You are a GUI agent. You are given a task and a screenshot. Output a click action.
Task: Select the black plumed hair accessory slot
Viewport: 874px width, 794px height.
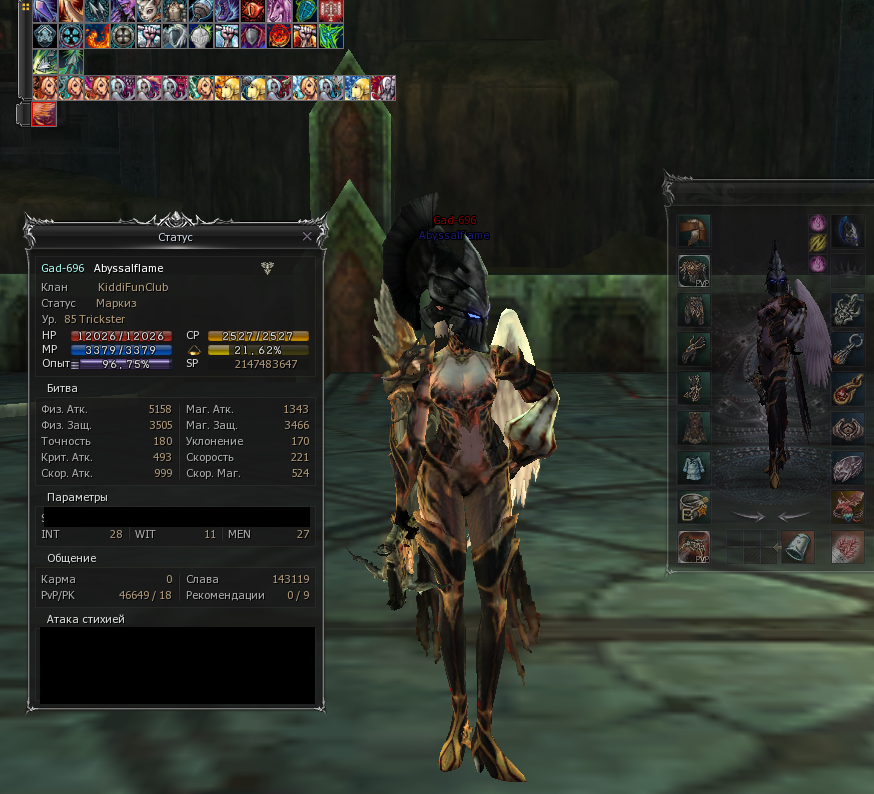pos(848,231)
